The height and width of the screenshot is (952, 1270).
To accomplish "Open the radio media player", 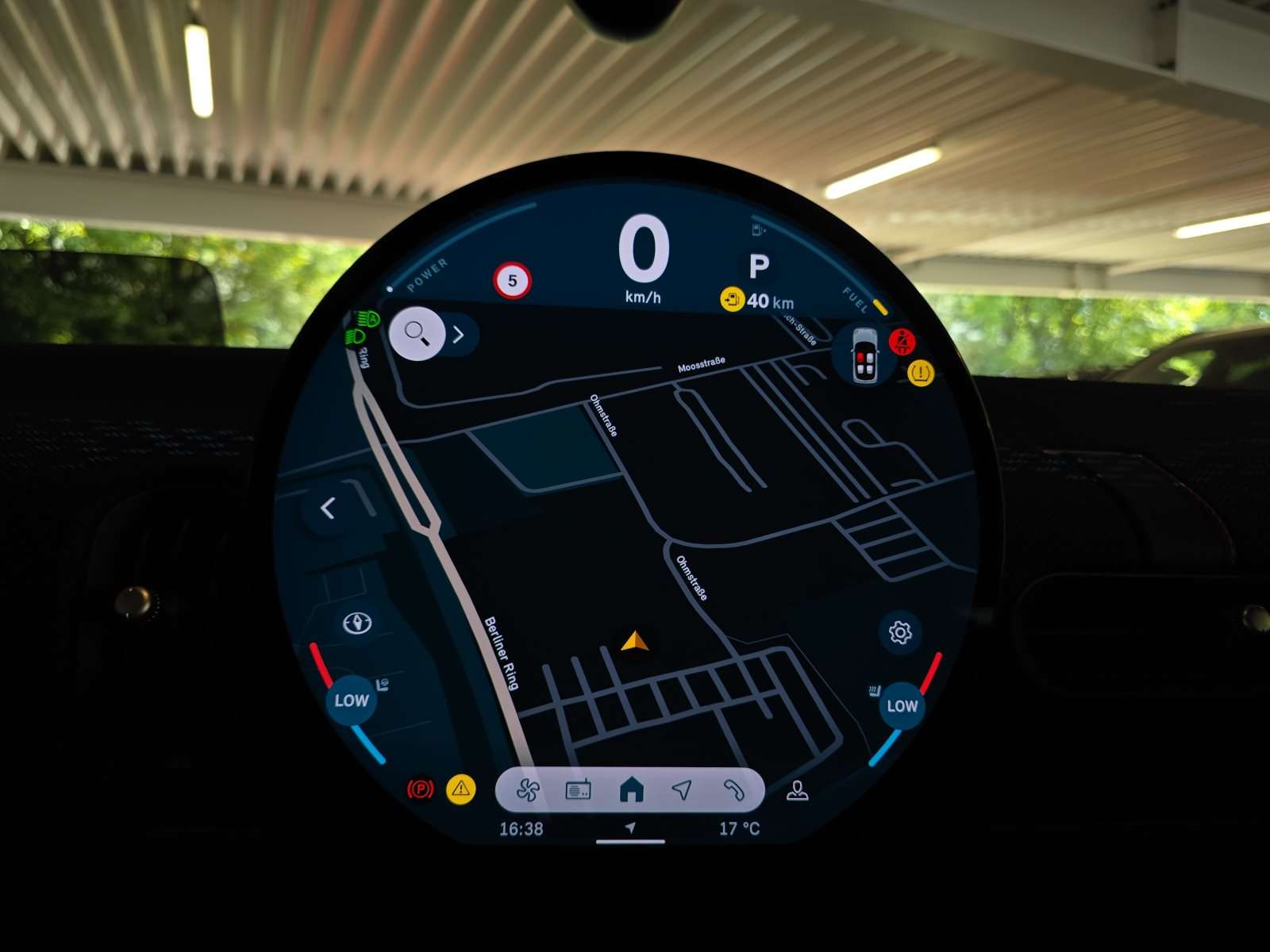I will (x=579, y=791).
